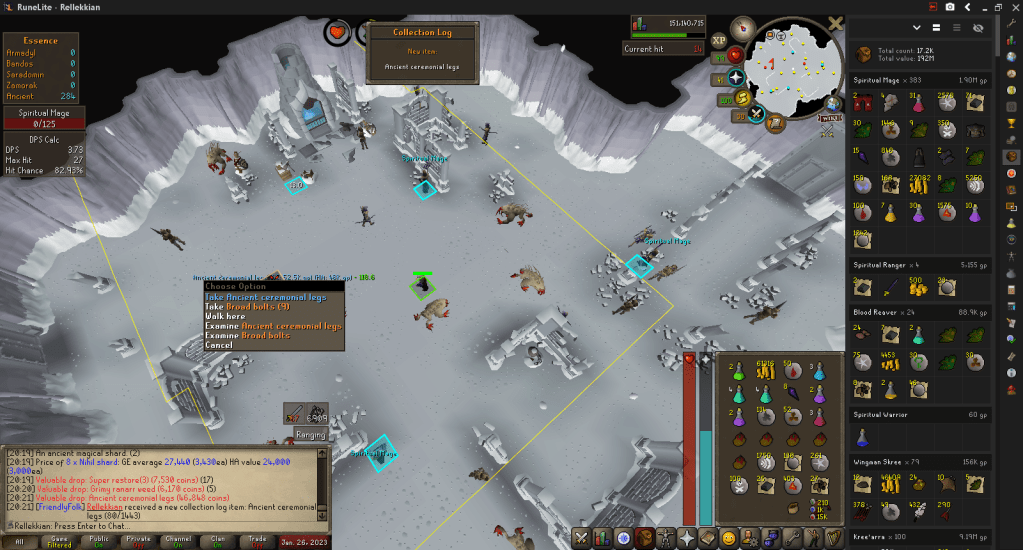Toggle run with the run energy orb
This screenshot has height=550, width=1023.
point(744,97)
